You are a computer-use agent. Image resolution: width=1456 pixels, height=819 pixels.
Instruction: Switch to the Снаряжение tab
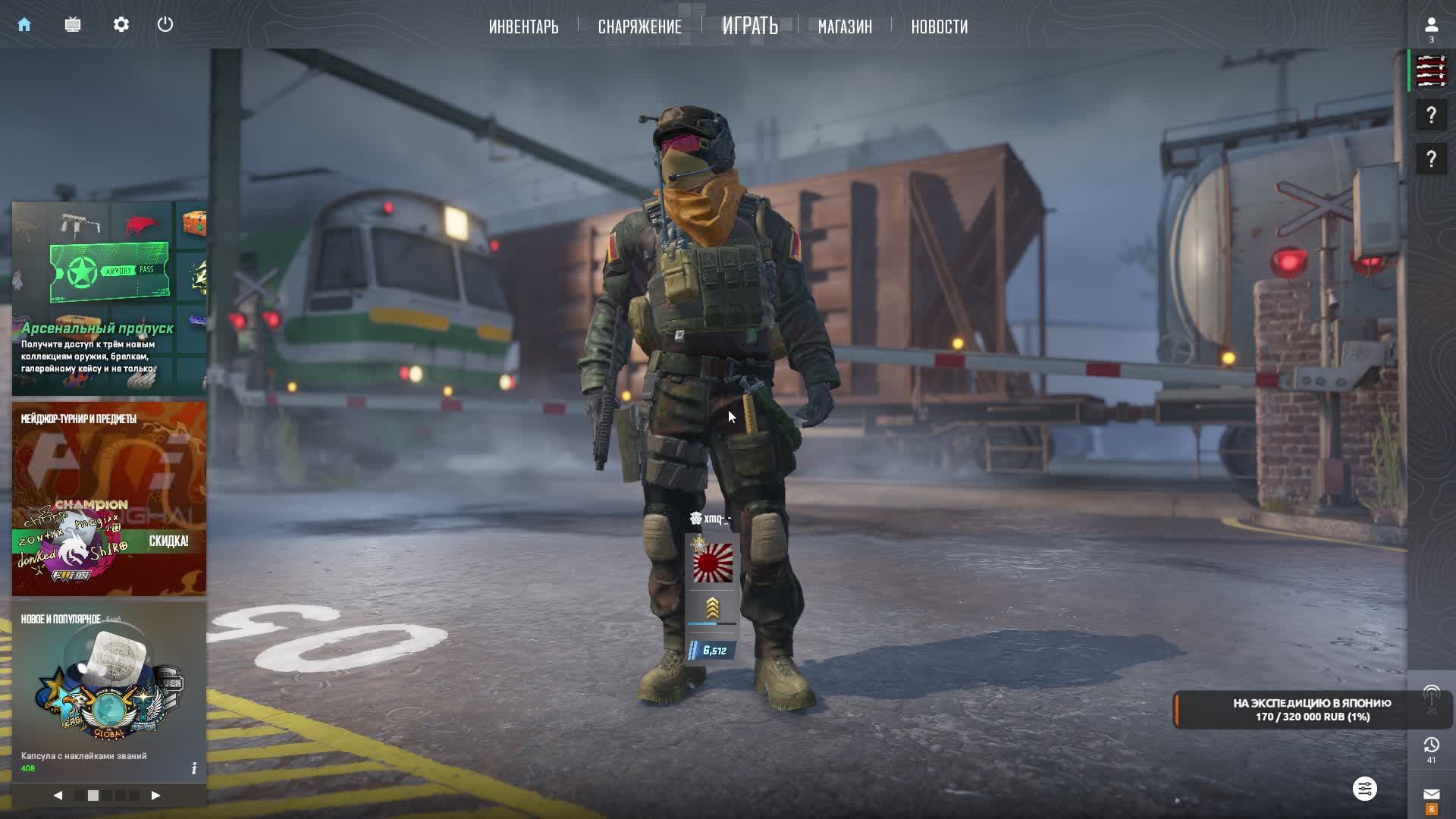click(x=639, y=27)
